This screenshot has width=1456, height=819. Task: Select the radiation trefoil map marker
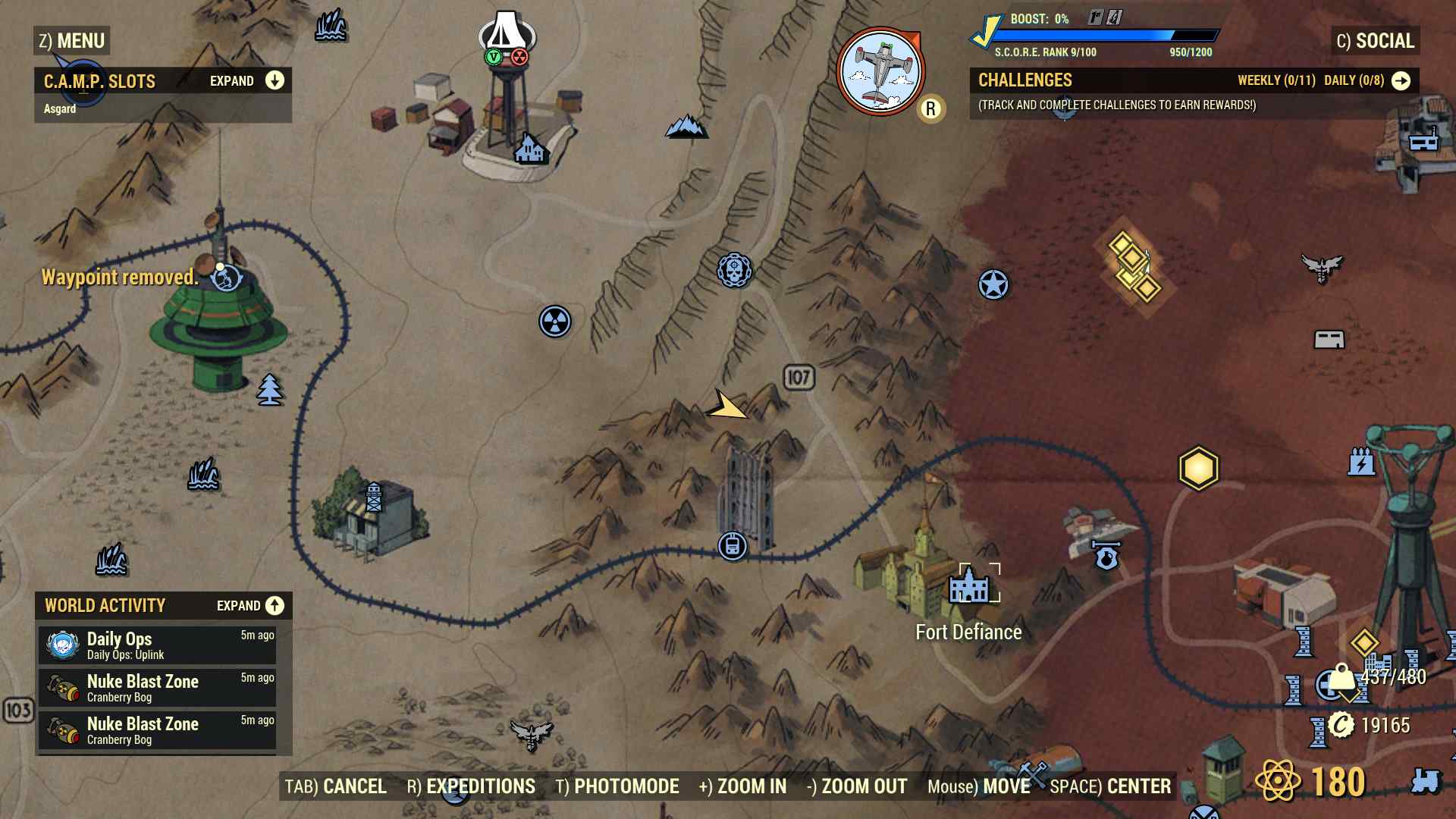tap(555, 322)
